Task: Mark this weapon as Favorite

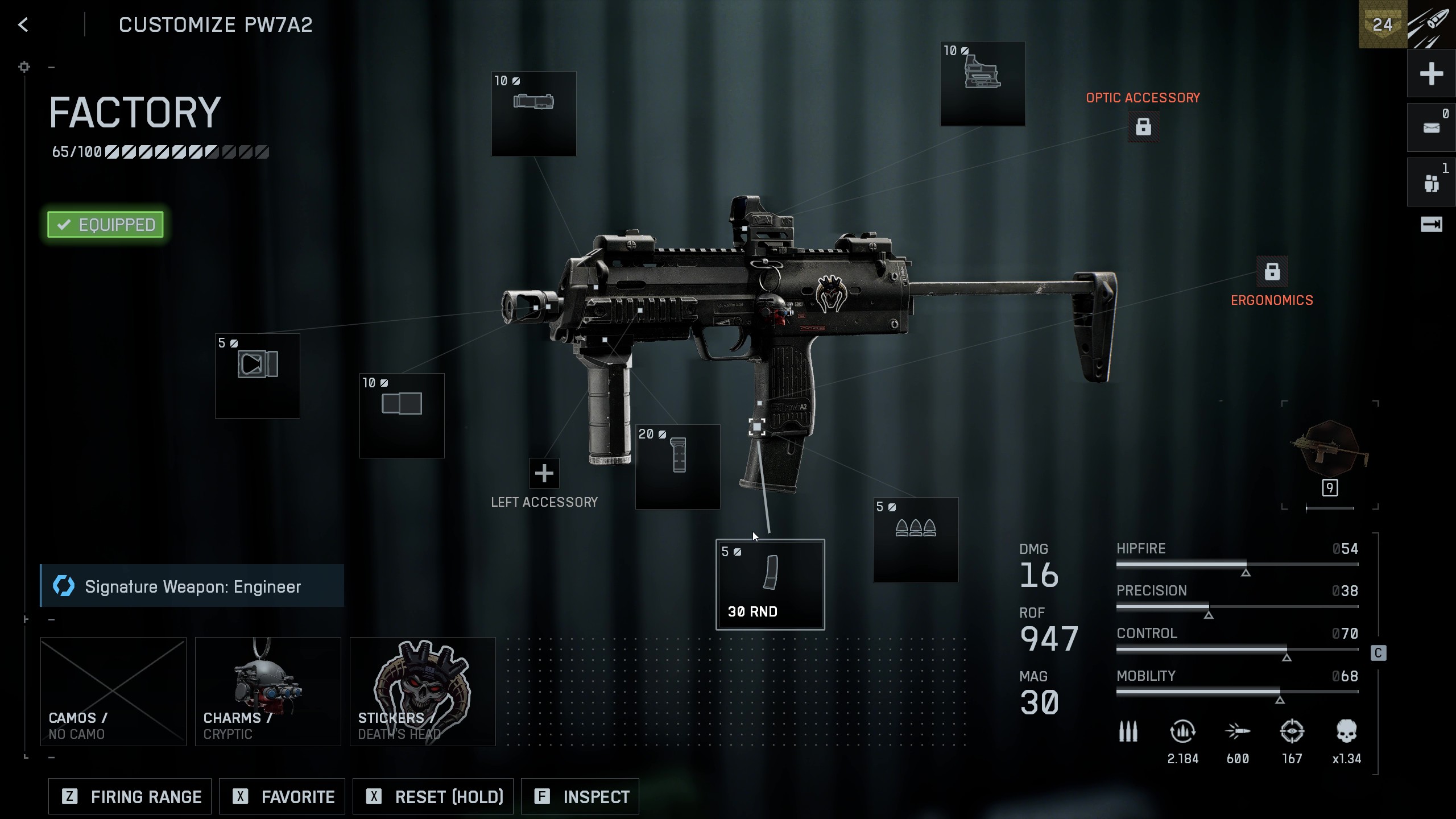Action: pos(283,796)
